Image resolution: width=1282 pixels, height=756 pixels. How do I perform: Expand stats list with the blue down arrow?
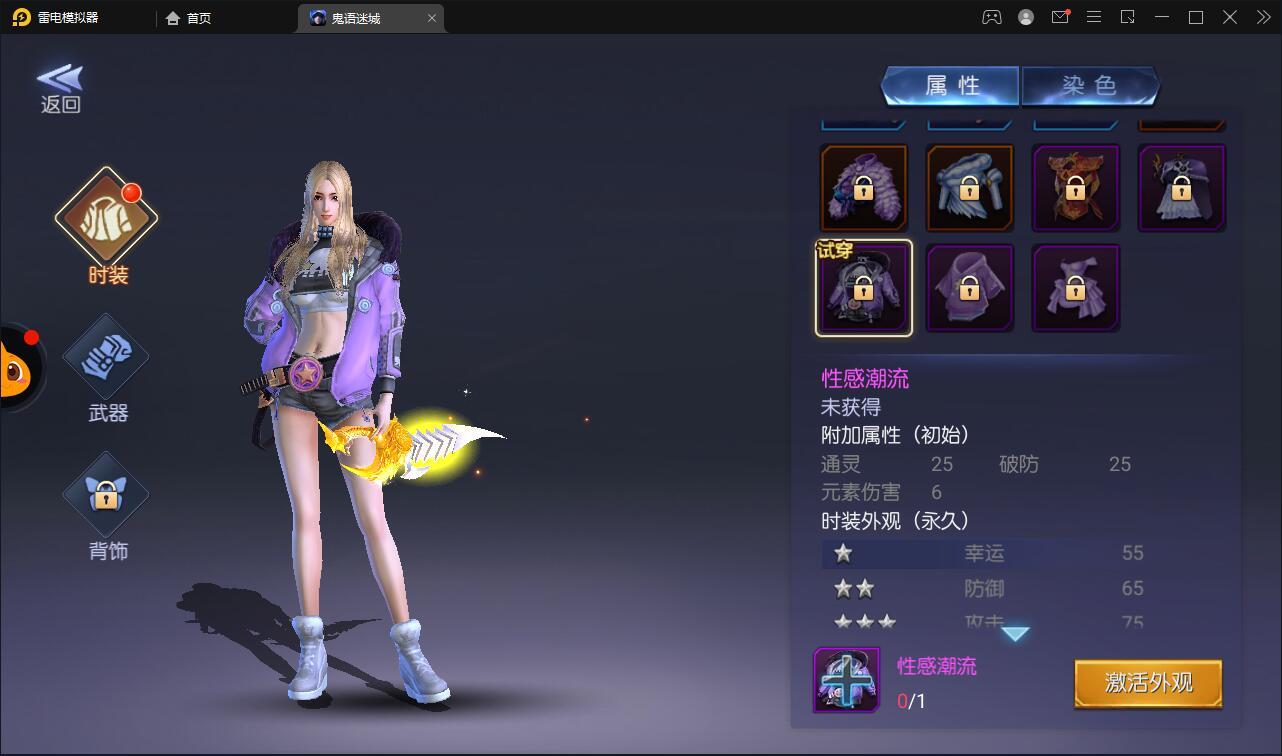click(x=1016, y=634)
